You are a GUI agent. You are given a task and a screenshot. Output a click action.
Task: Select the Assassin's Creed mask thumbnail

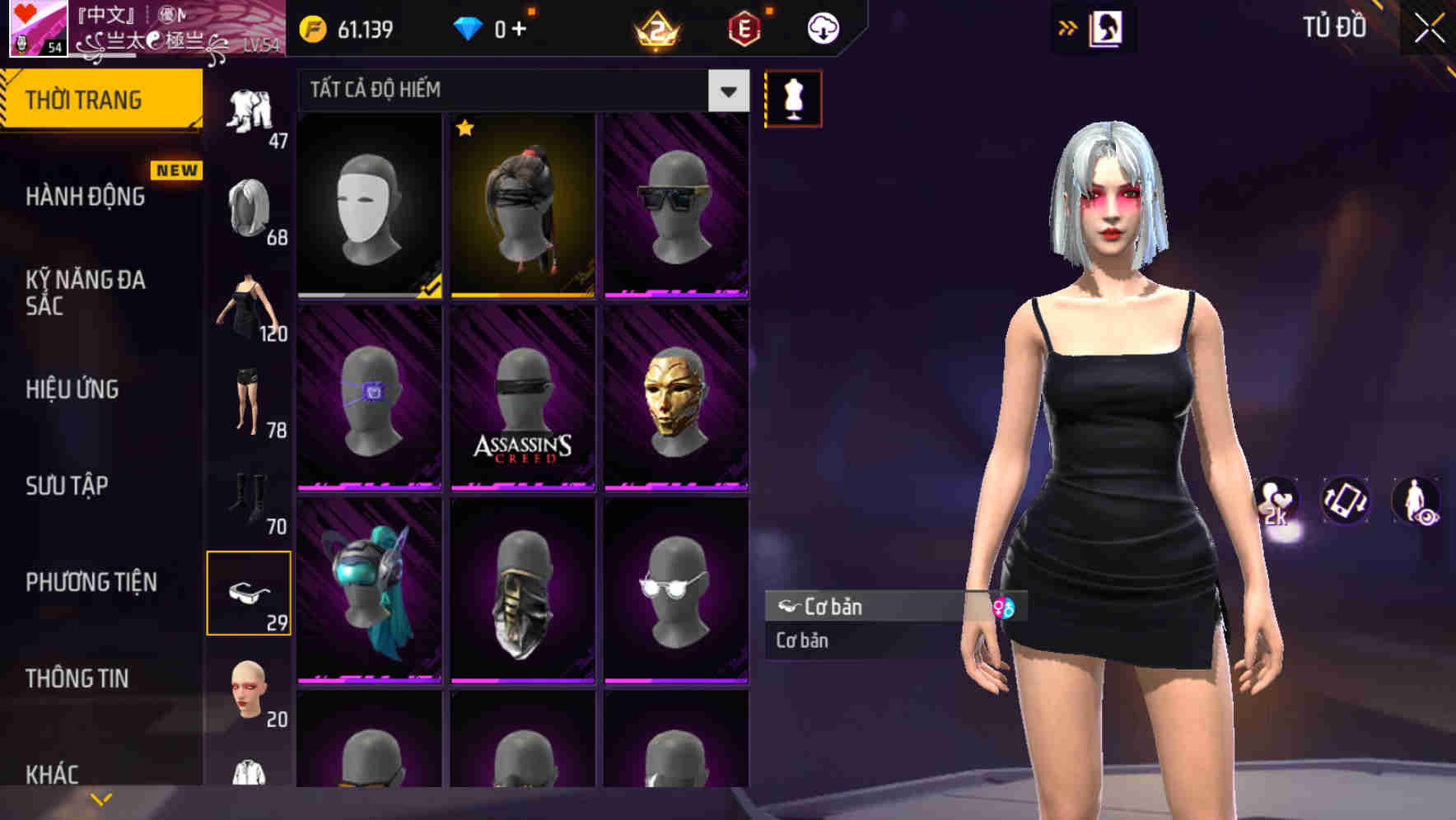pos(522,398)
